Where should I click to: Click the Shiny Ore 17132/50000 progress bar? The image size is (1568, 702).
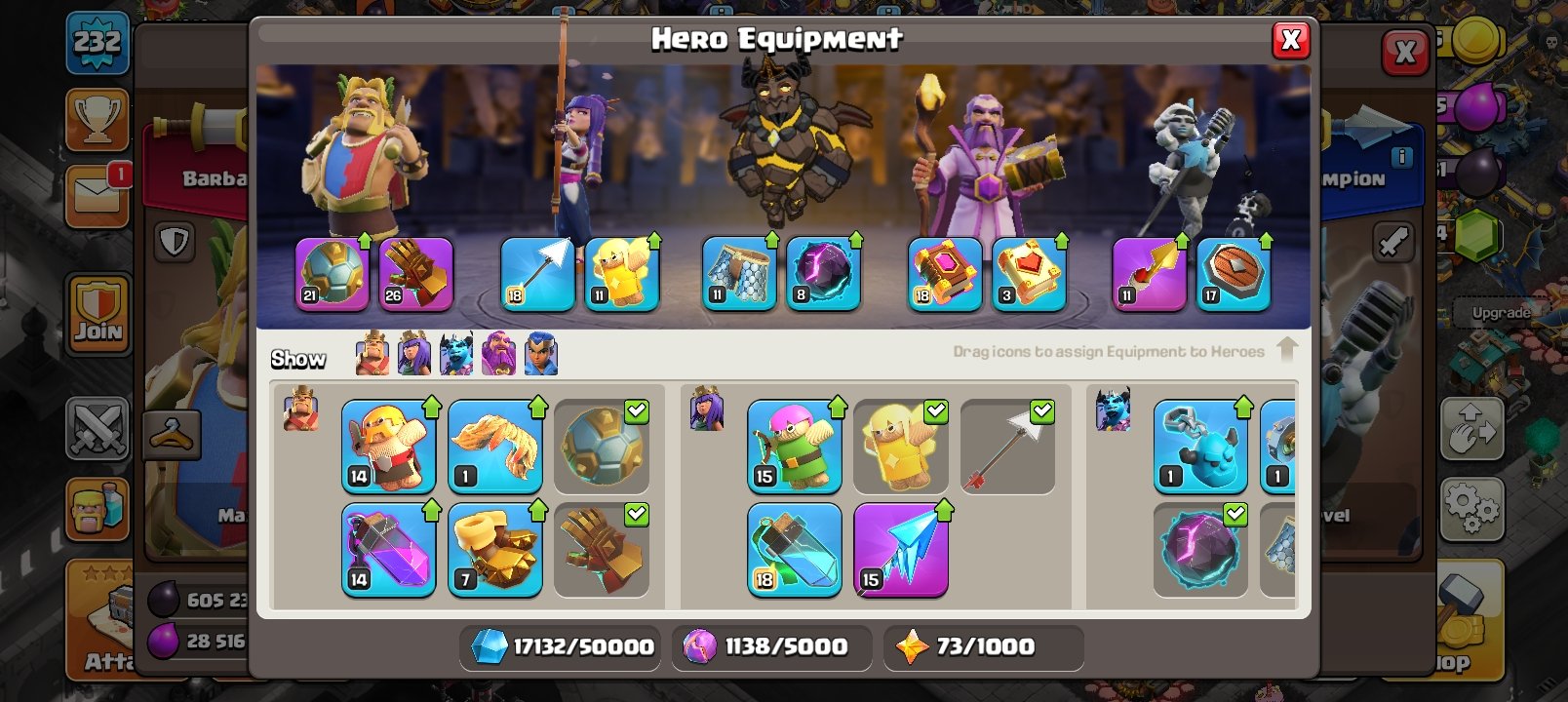click(559, 646)
